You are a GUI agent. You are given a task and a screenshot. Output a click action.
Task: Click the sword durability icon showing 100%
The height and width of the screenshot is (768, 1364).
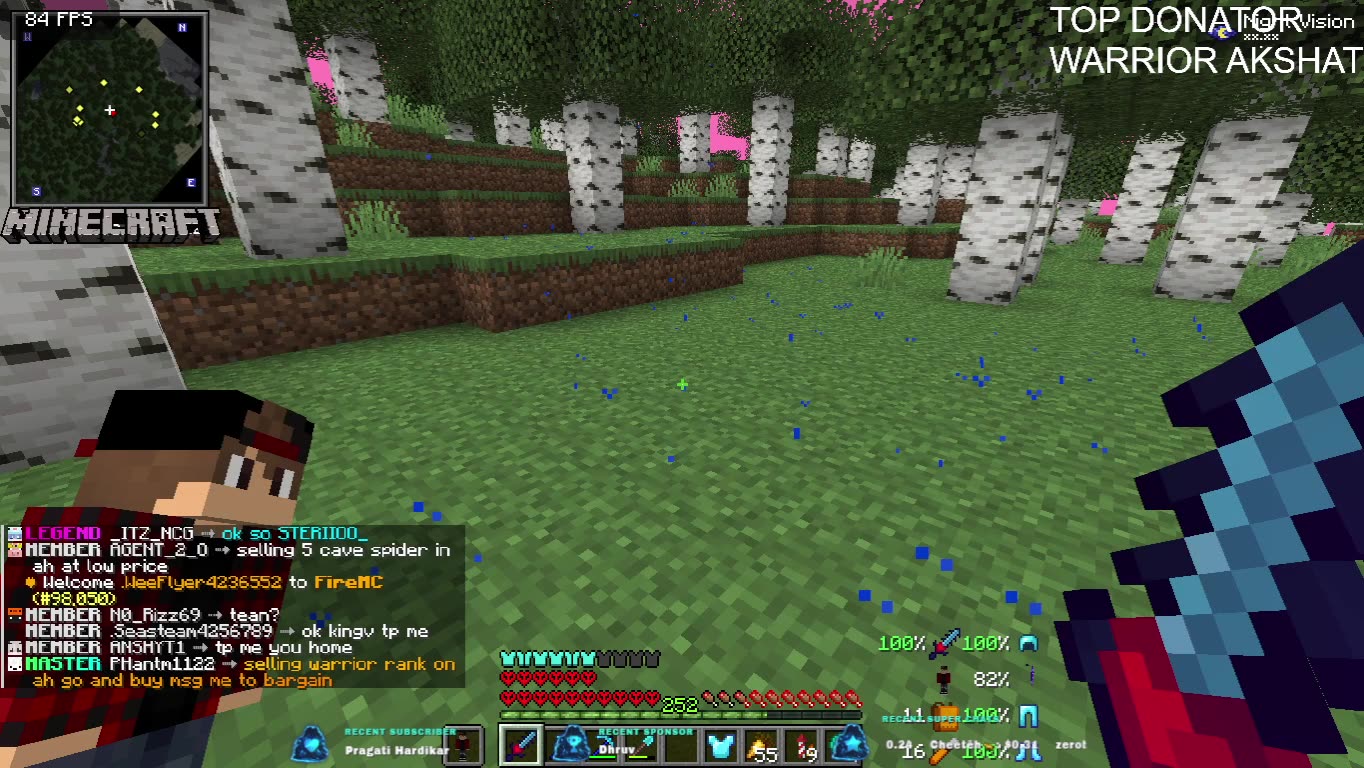pyautogui.click(x=943, y=644)
